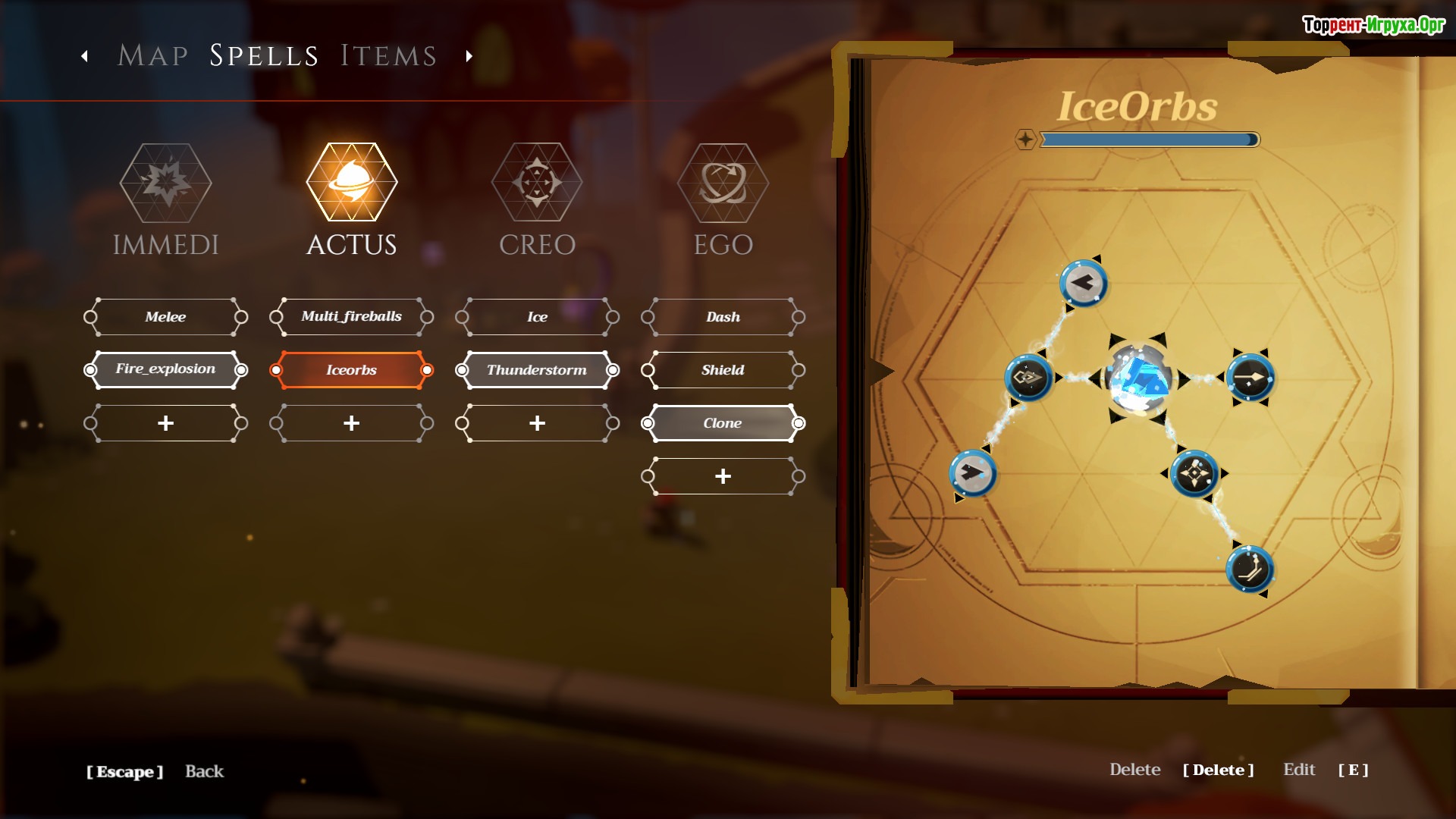This screenshot has height=819, width=1456.
Task: Select the Spells tab
Action: click(x=264, y=55)
